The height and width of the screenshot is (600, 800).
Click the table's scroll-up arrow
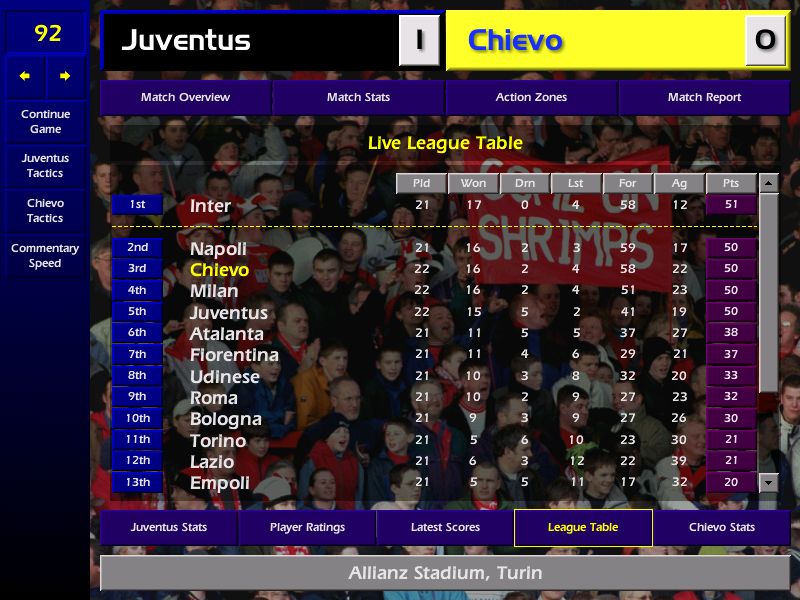pos(768,184)
